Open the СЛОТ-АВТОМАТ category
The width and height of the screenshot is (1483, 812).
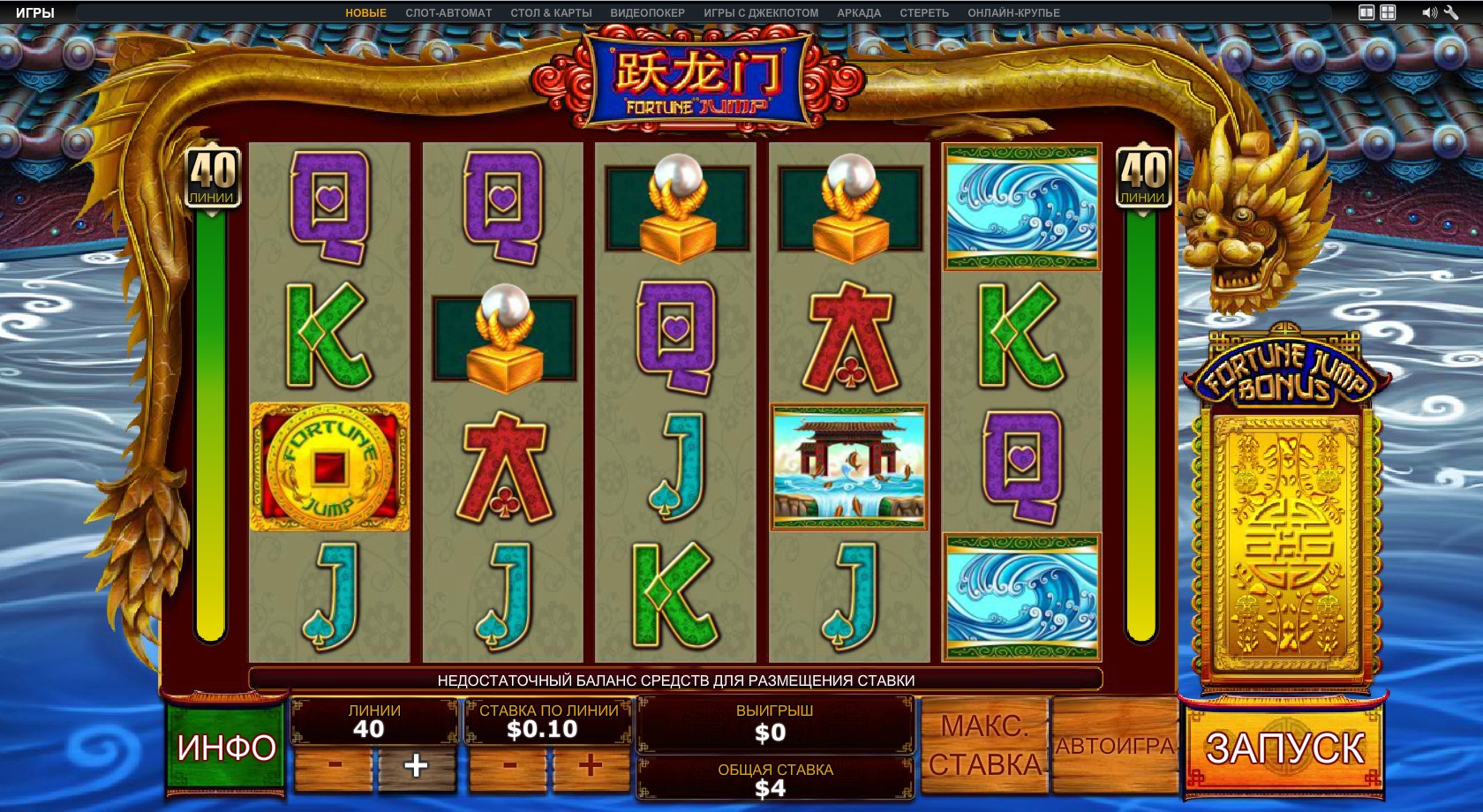click(x=448, y=13)
